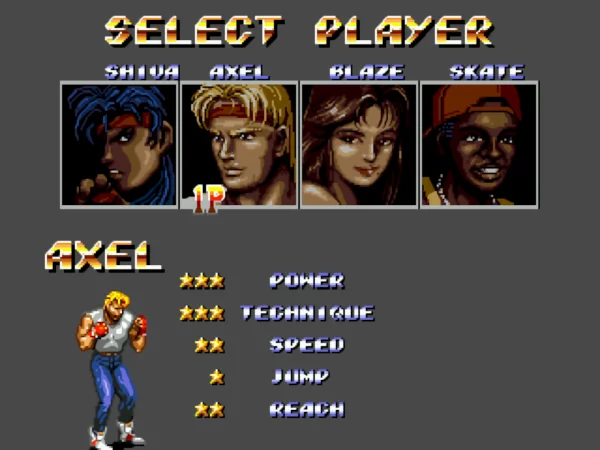
Task: Pick Blaze as your fighter
Action: pyautogui.click(x=359, y=145)
